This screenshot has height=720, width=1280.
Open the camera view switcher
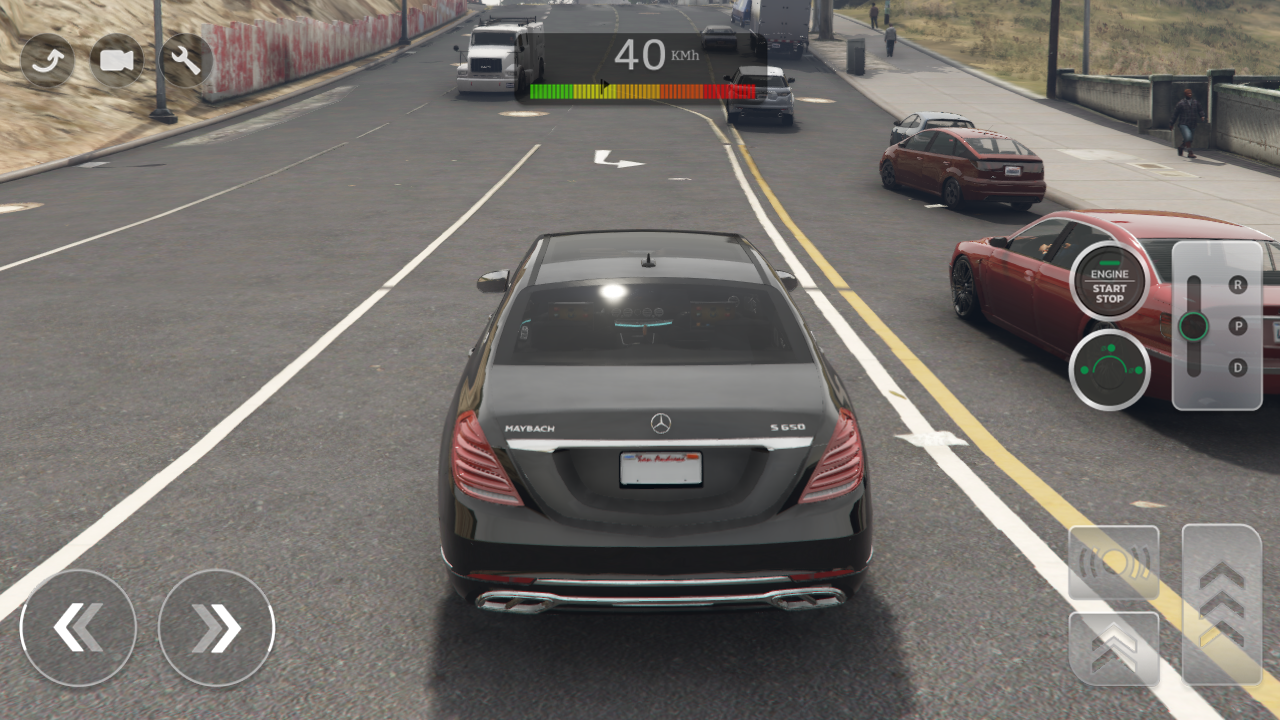(x=118, y=60)
